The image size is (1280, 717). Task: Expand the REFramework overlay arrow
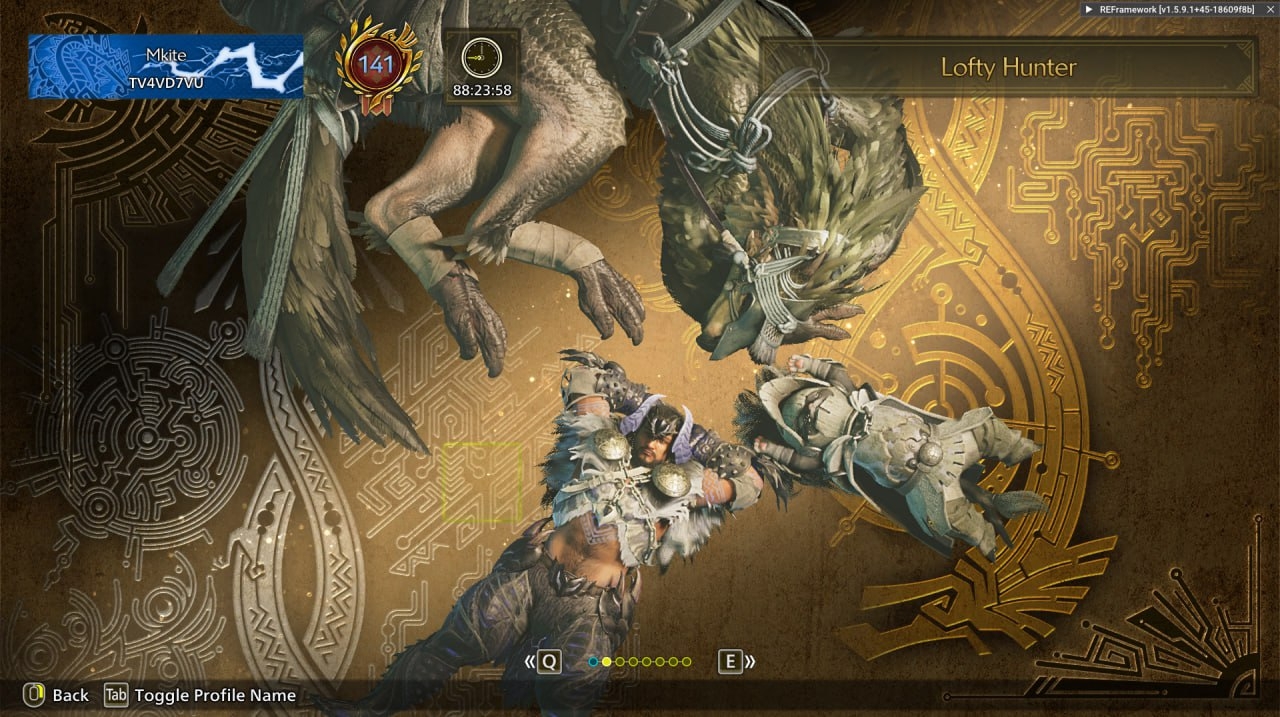click(1089, 9)
